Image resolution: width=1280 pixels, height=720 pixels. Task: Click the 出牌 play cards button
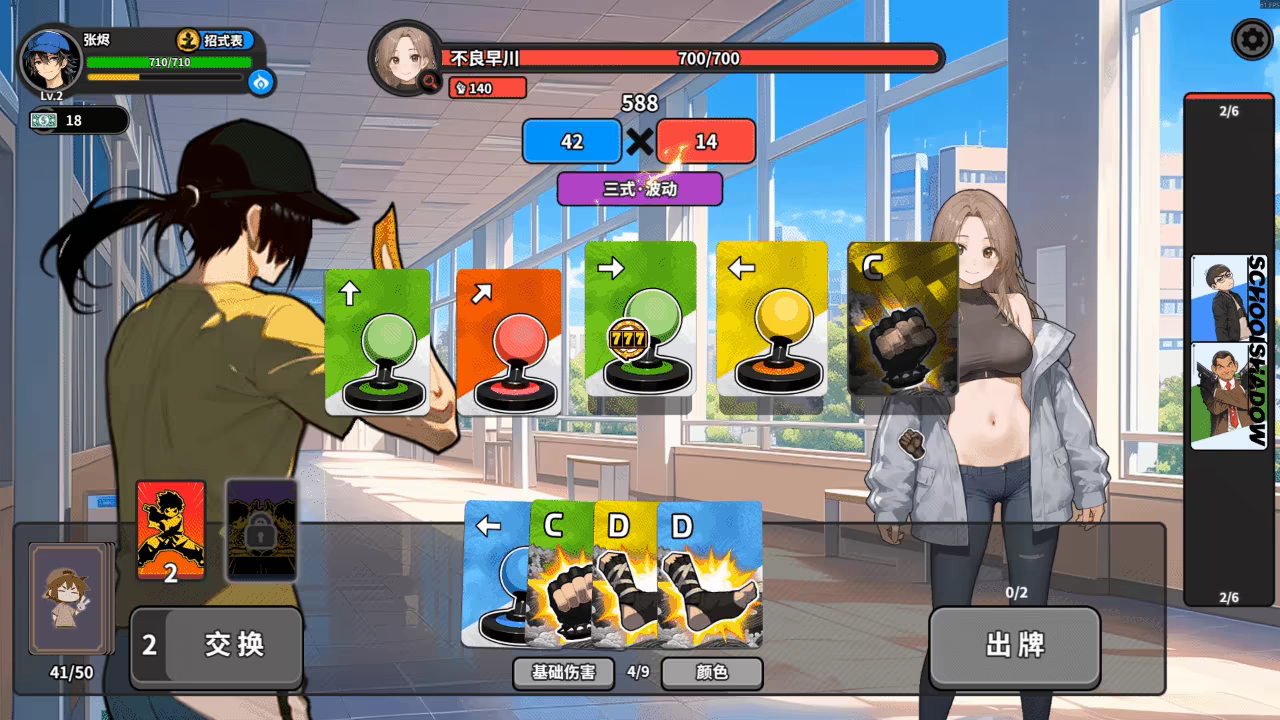[x=1015, y=646]
